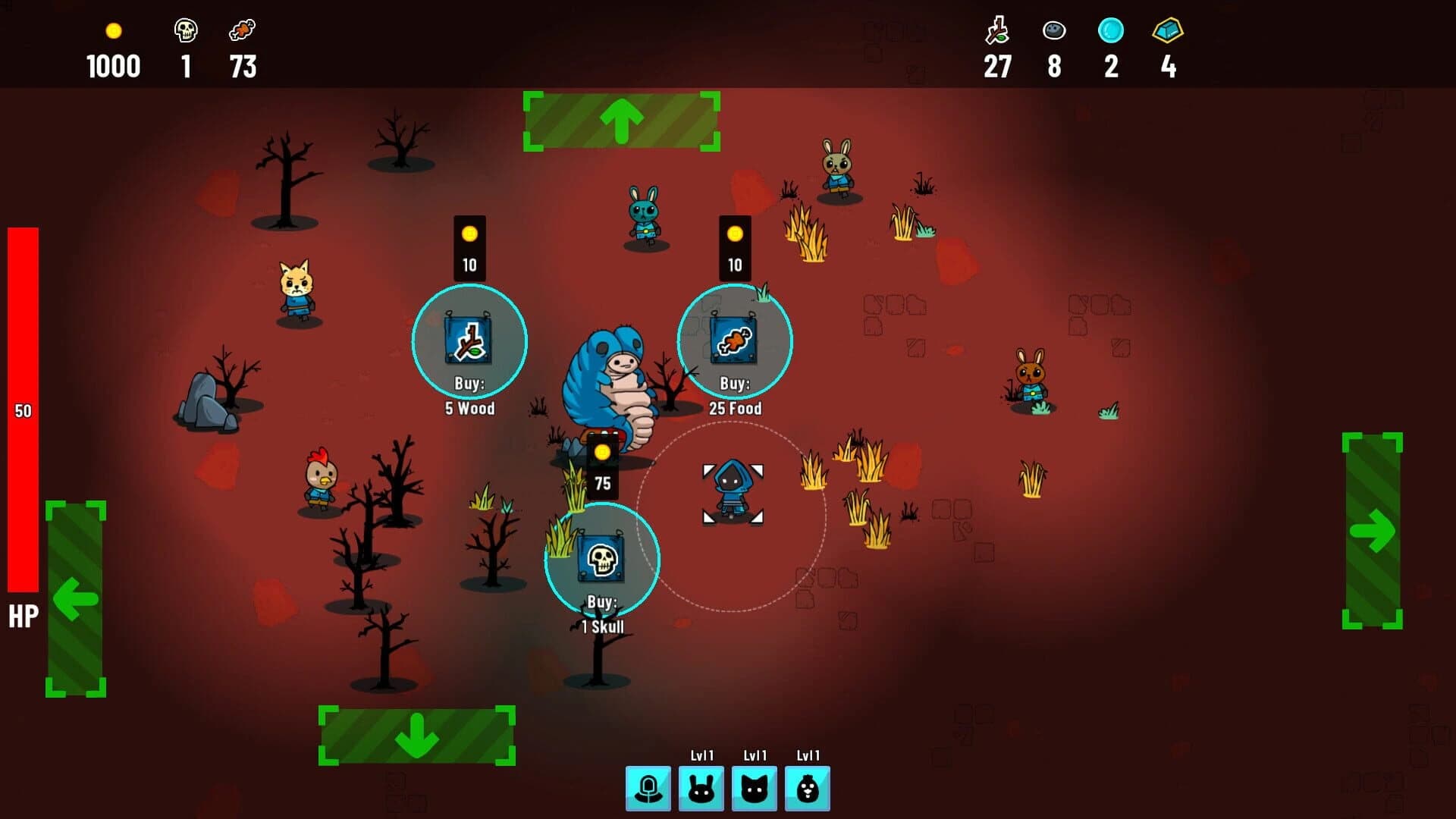
Task: Click the ingot resource icon showing 4
Action: point(1168,32)
